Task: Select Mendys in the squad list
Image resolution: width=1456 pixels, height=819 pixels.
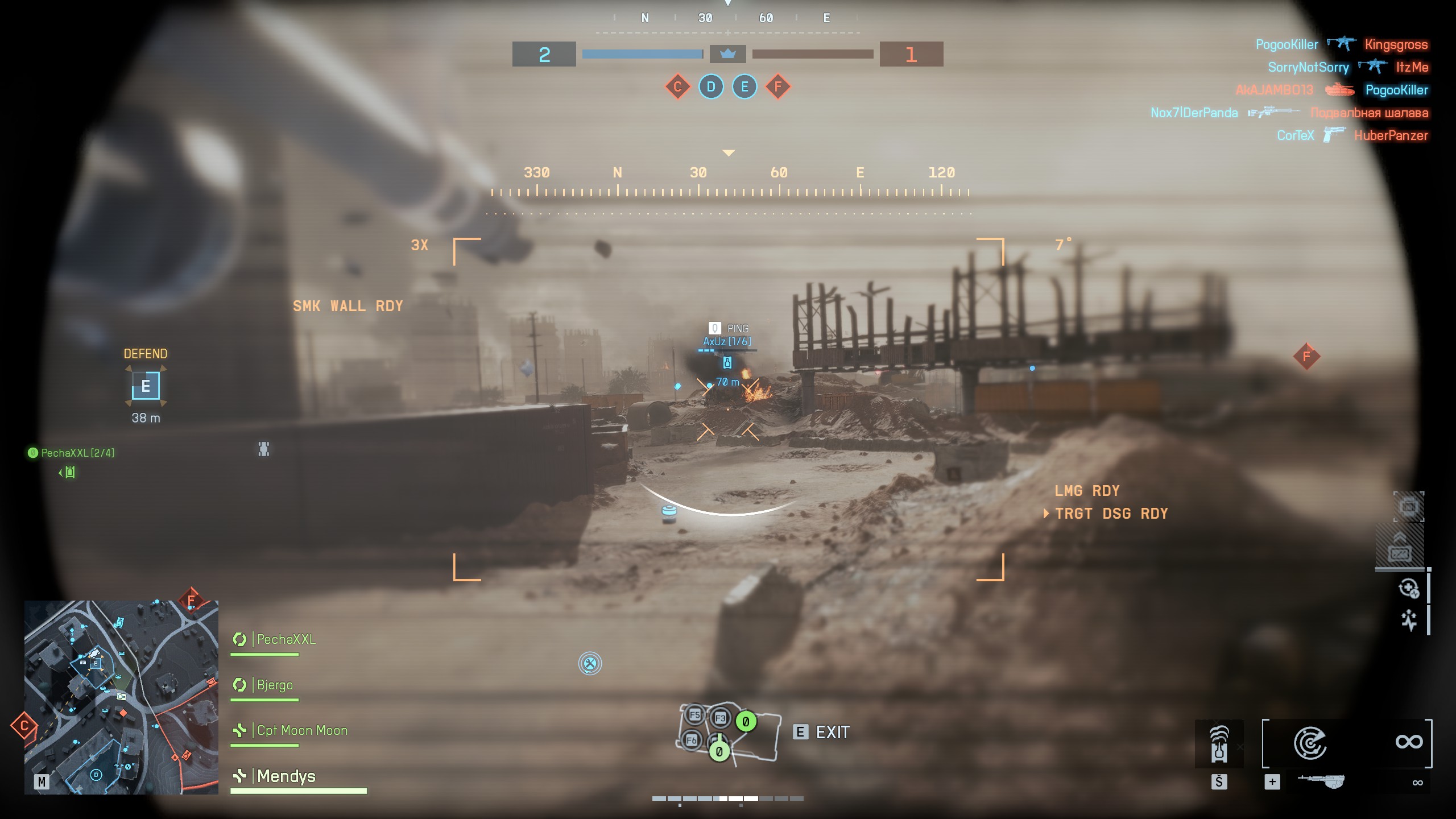Action: (x=286, y=776)
